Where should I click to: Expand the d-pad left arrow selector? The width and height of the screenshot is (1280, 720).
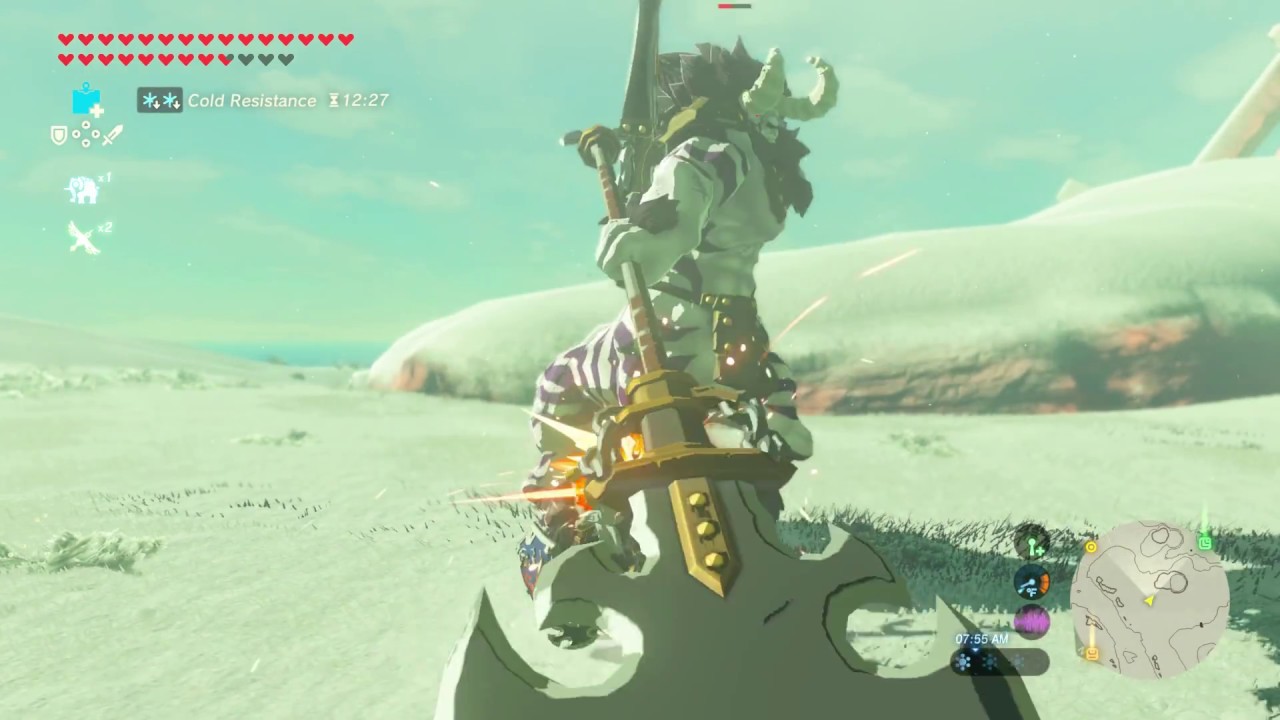coord(74,133)
